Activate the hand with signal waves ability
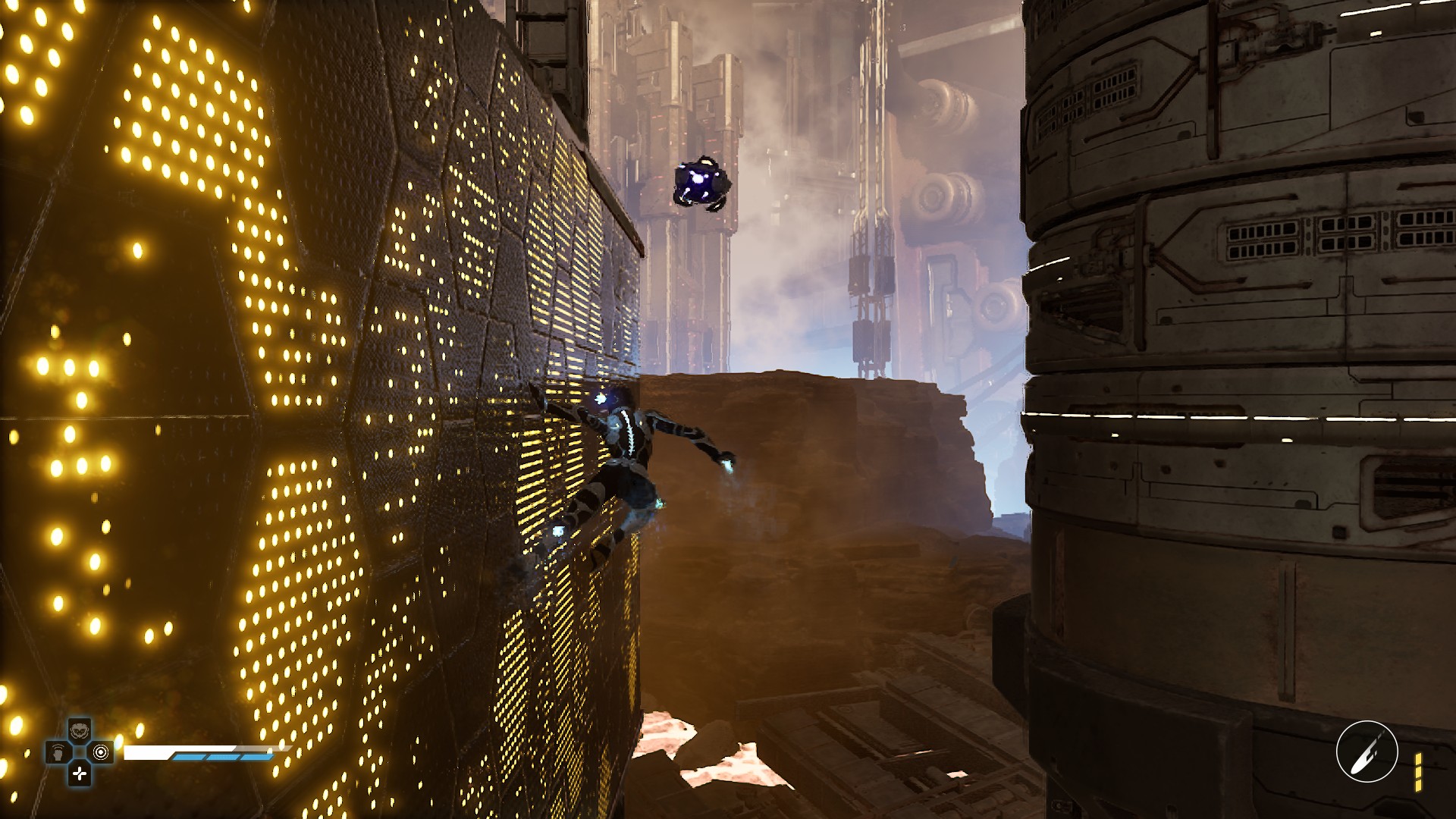1456x819 pixels. (58, 753)
